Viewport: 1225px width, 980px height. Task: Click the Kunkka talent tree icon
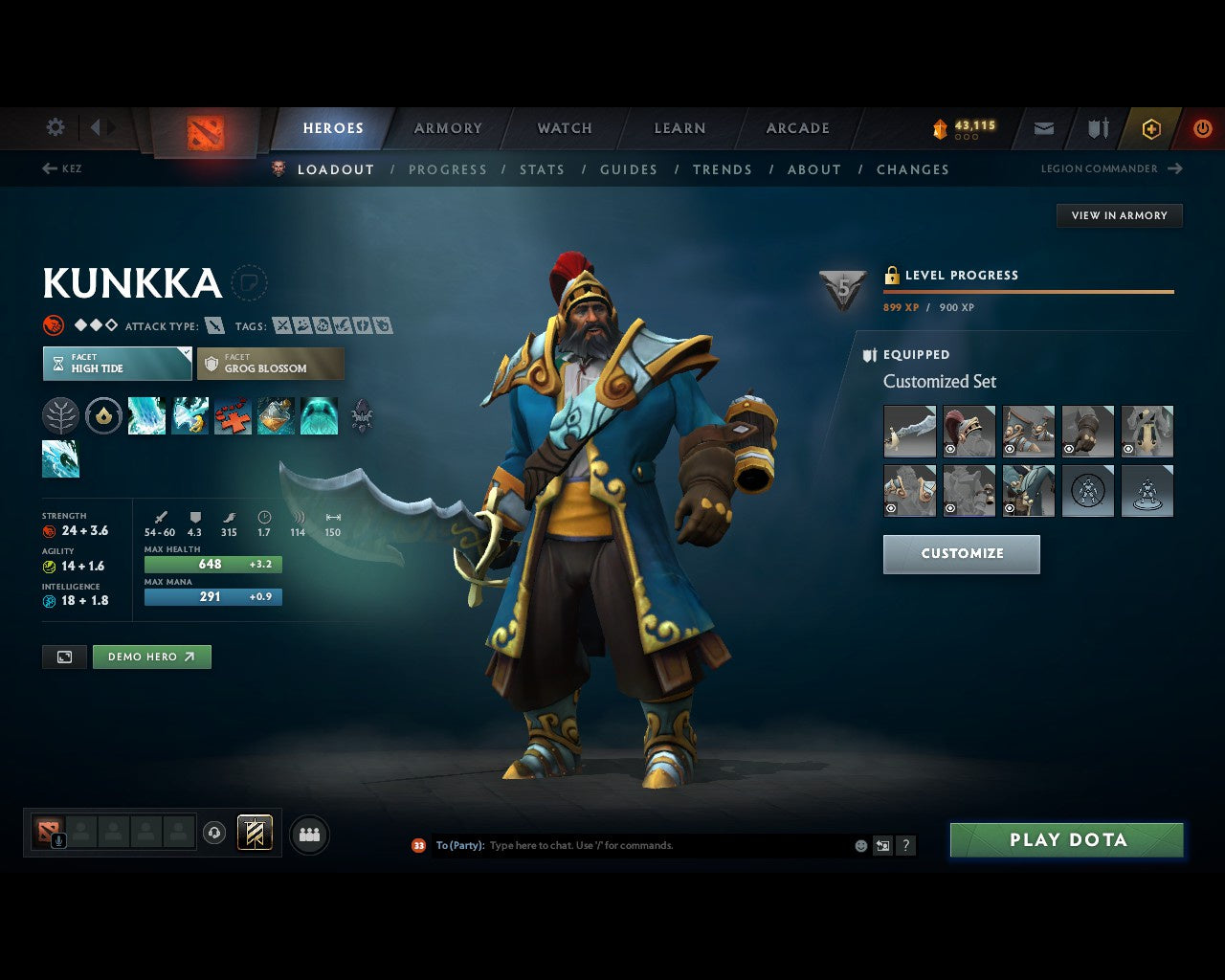[x=61, y=415]
